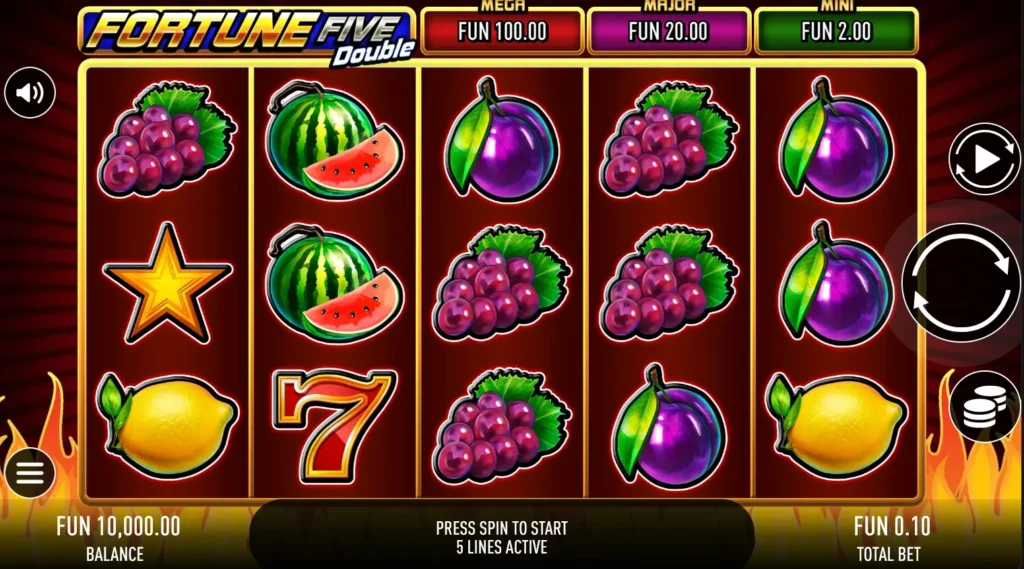Screen dimensions: 1024x569
Task: Start autoplay with the play arrow button
Action: (984, 159)
